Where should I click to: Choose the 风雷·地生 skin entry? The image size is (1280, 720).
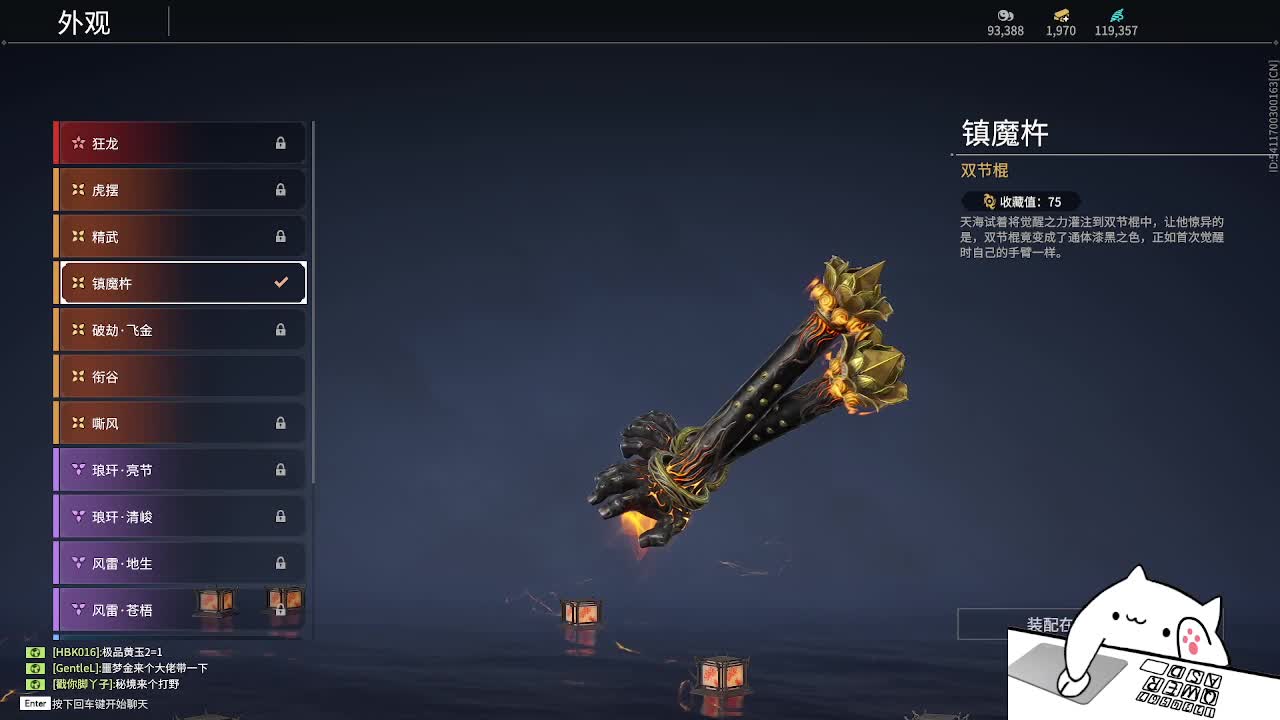coord(182,563)
